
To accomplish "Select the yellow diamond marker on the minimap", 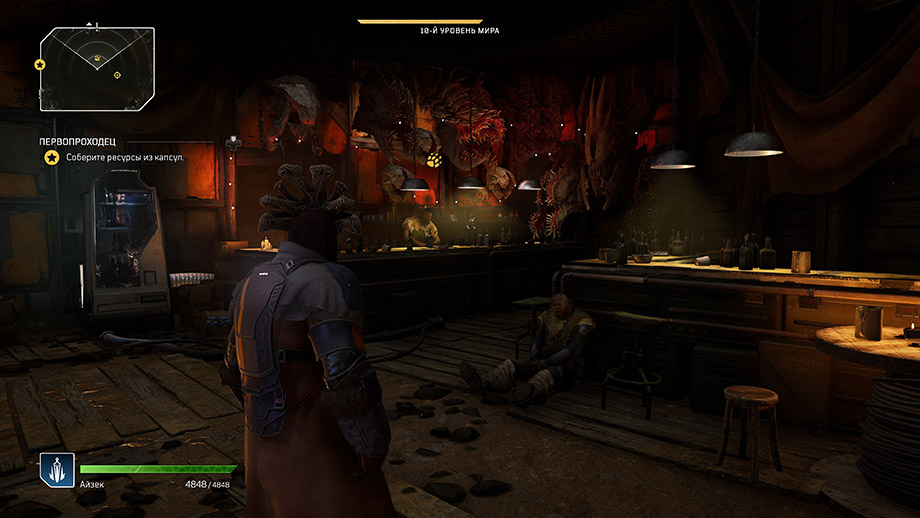I will point(117,75).
